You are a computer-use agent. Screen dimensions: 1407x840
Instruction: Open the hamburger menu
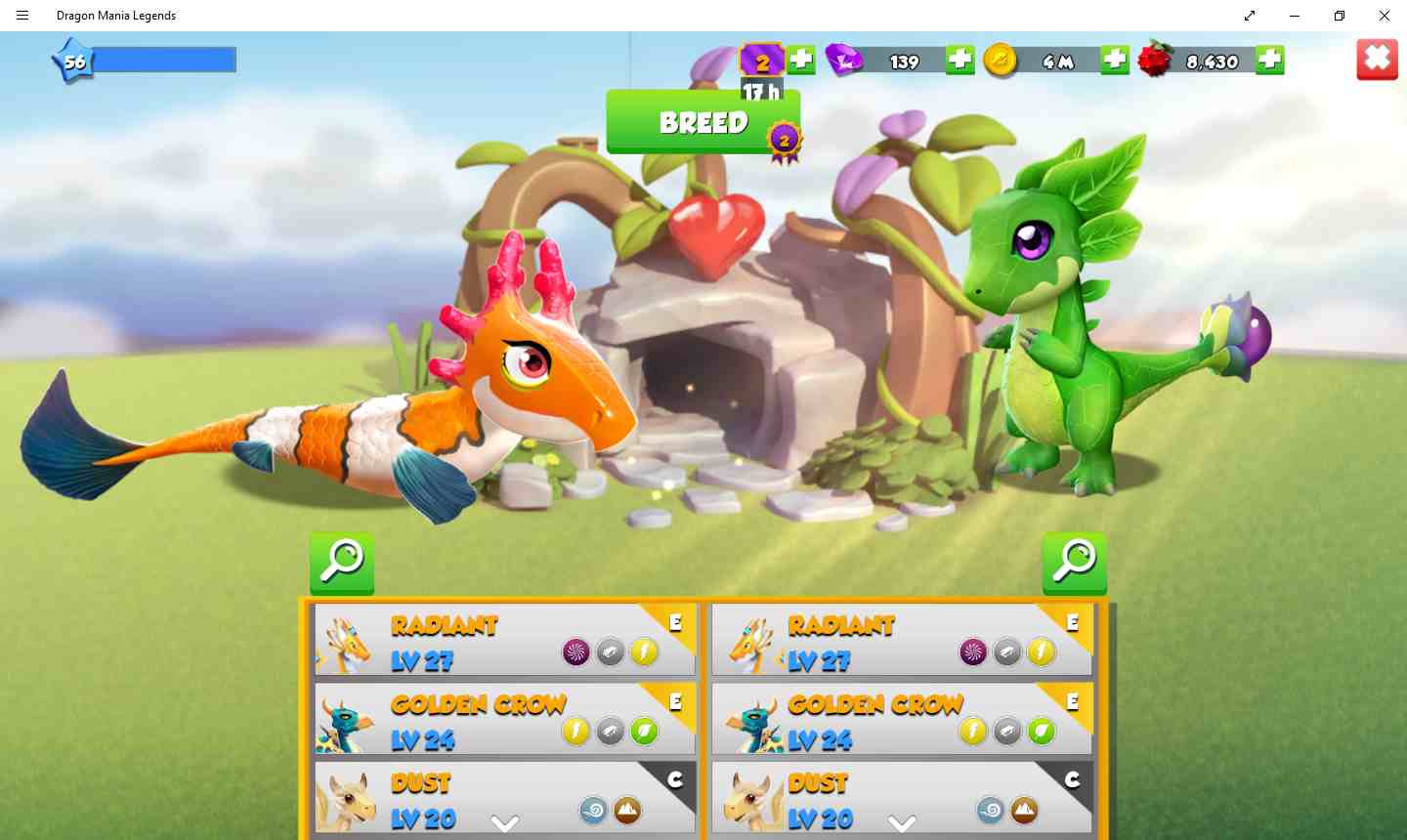[21, 16]
